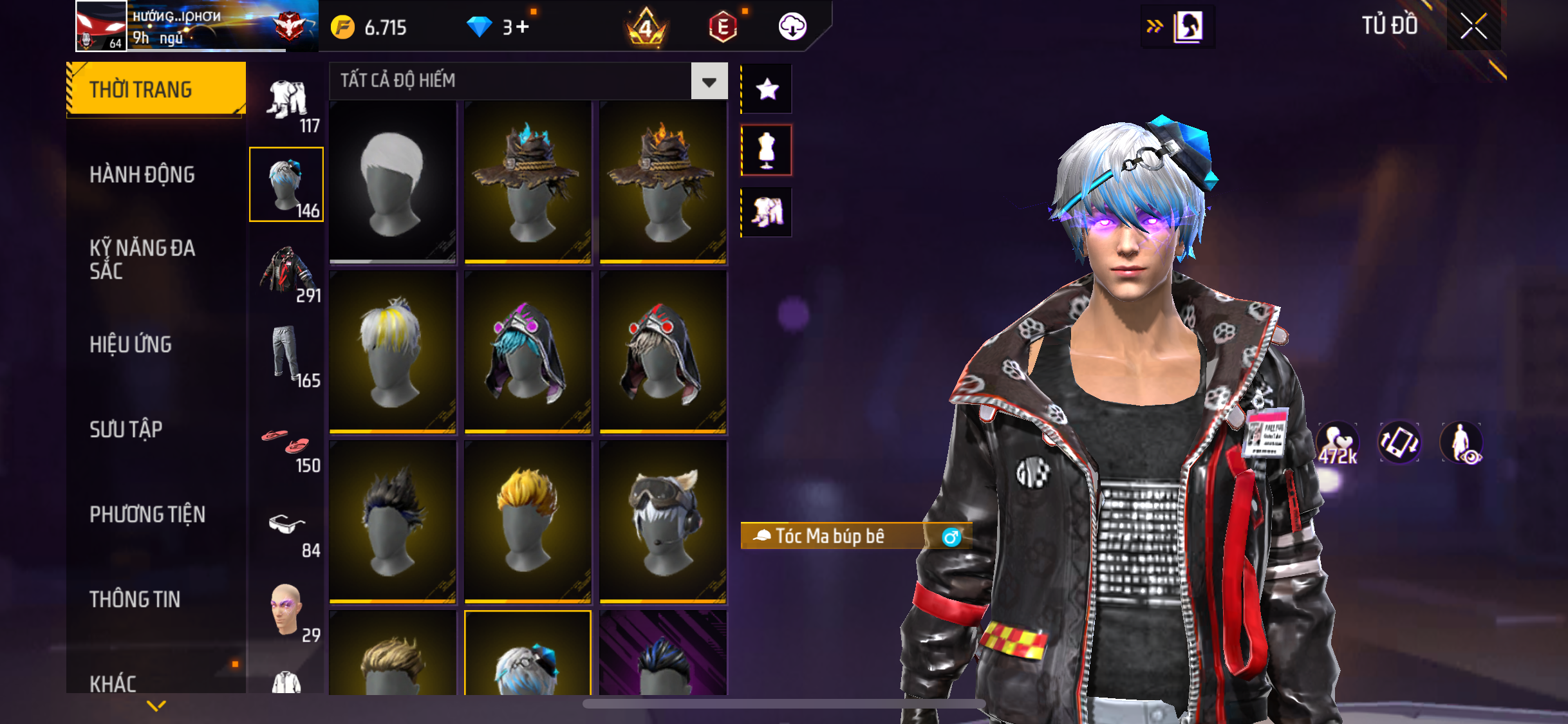Screen dimensions: 1568x724
Task: Select the spiky yellow hair item
Action: 528,521
